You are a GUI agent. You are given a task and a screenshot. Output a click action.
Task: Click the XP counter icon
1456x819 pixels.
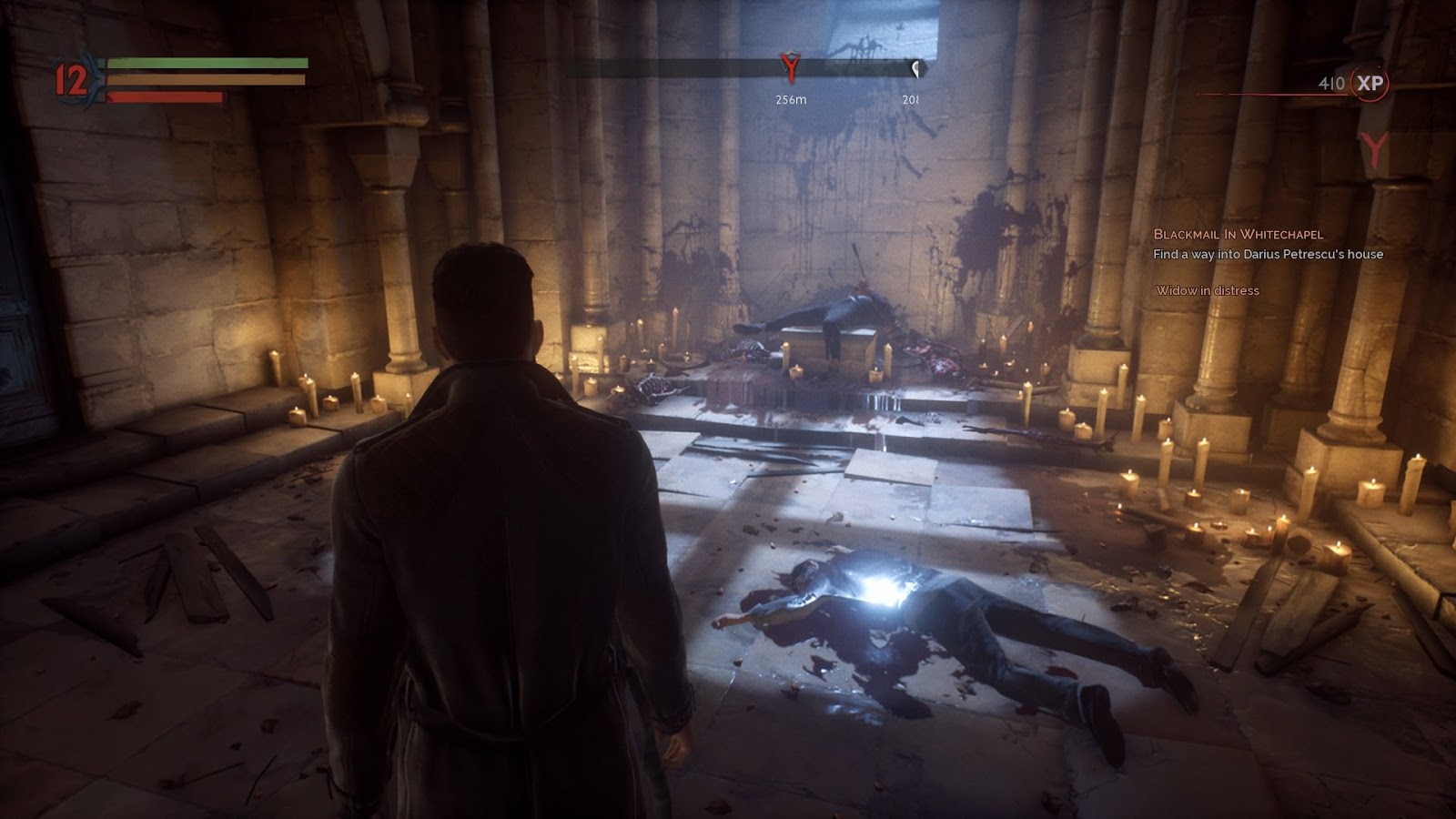tap(1370, 84)
